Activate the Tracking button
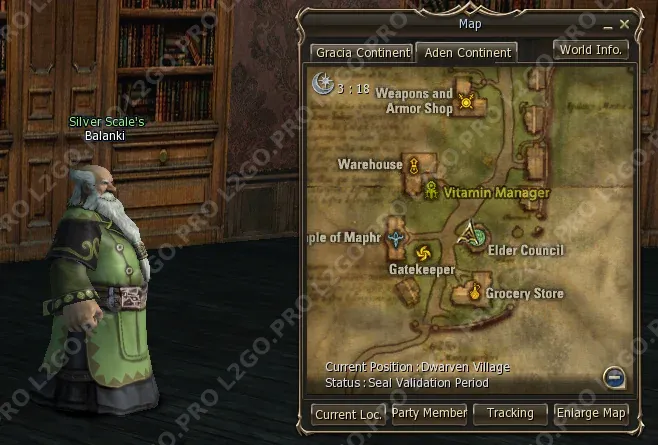The height and width of the screenshot is (445, 658). click(510, 413)
